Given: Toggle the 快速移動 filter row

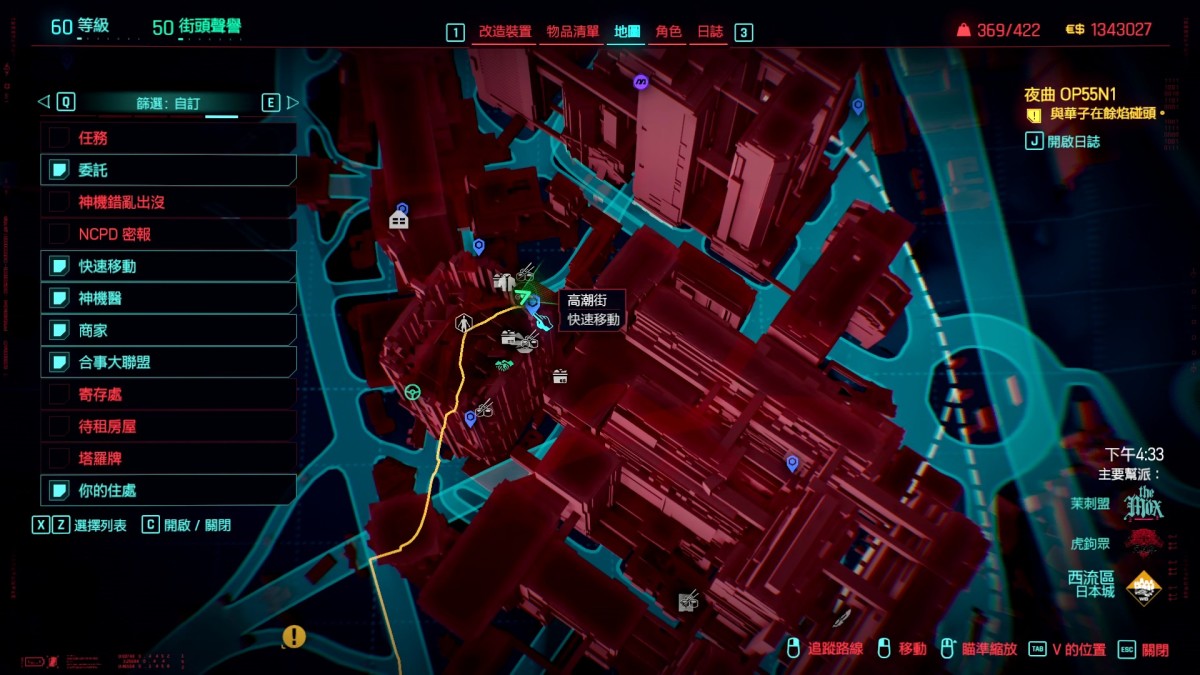Looking at the screenshot, I should click(168, 266).
